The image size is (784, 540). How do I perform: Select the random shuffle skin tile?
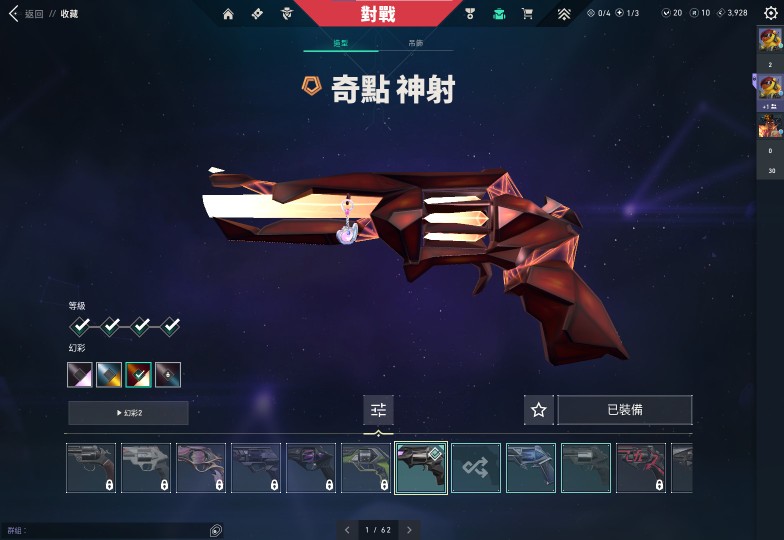(476, 468)
